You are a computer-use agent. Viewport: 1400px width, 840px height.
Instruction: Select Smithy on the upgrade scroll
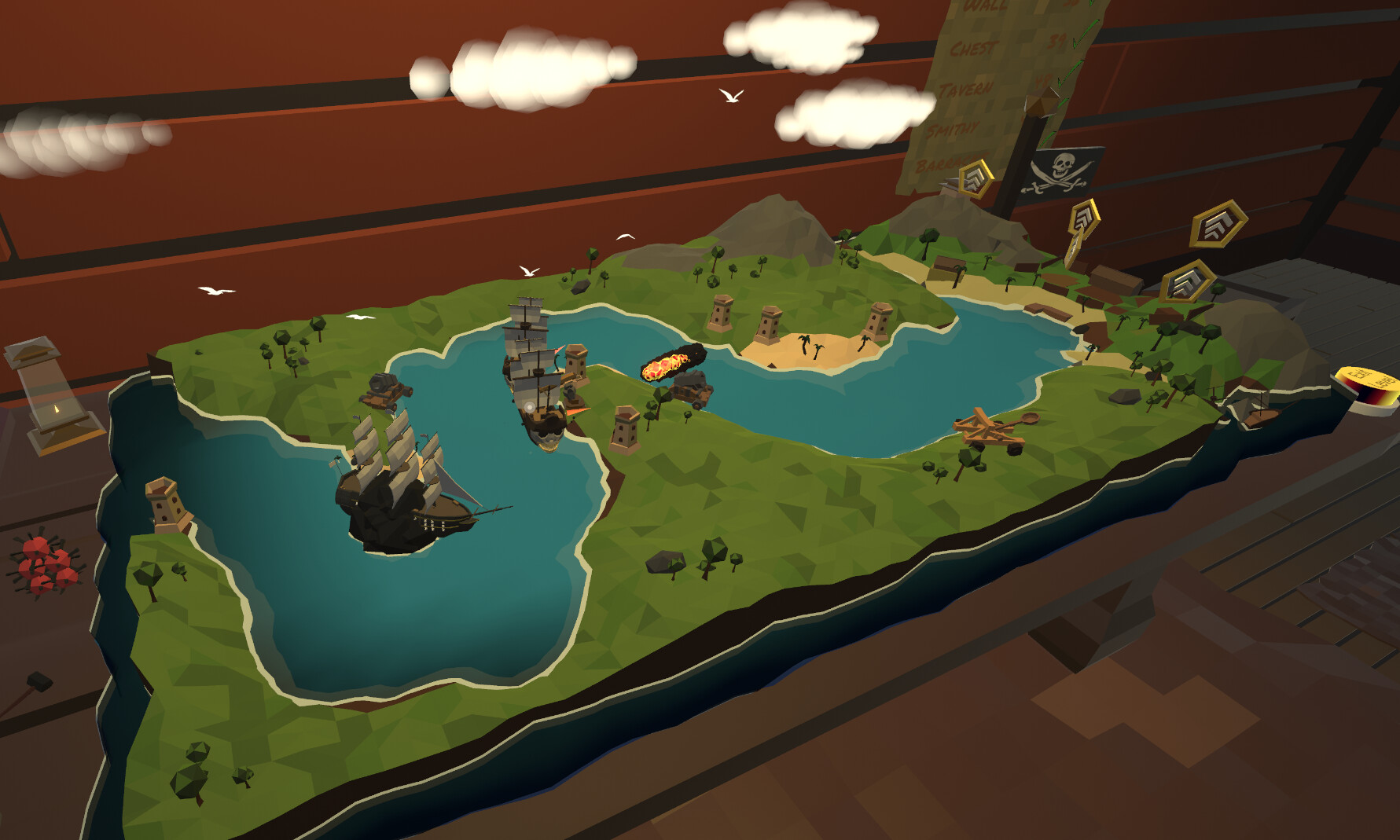pyautogui.click(x=954, y=128)
